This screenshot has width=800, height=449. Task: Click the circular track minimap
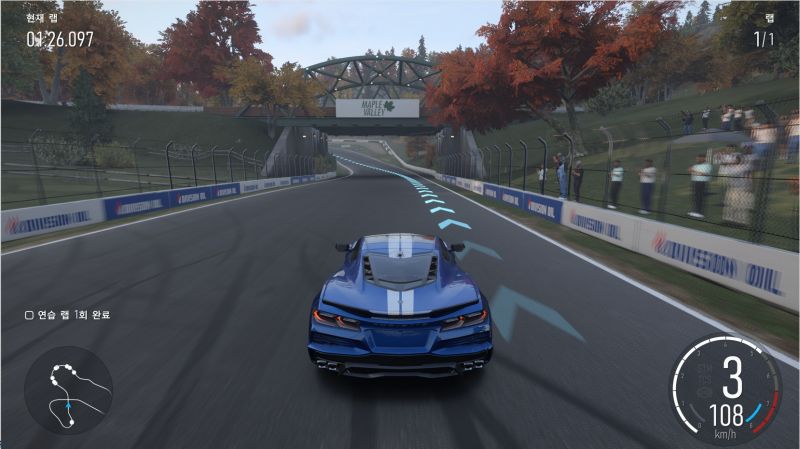tap(68, 390)
